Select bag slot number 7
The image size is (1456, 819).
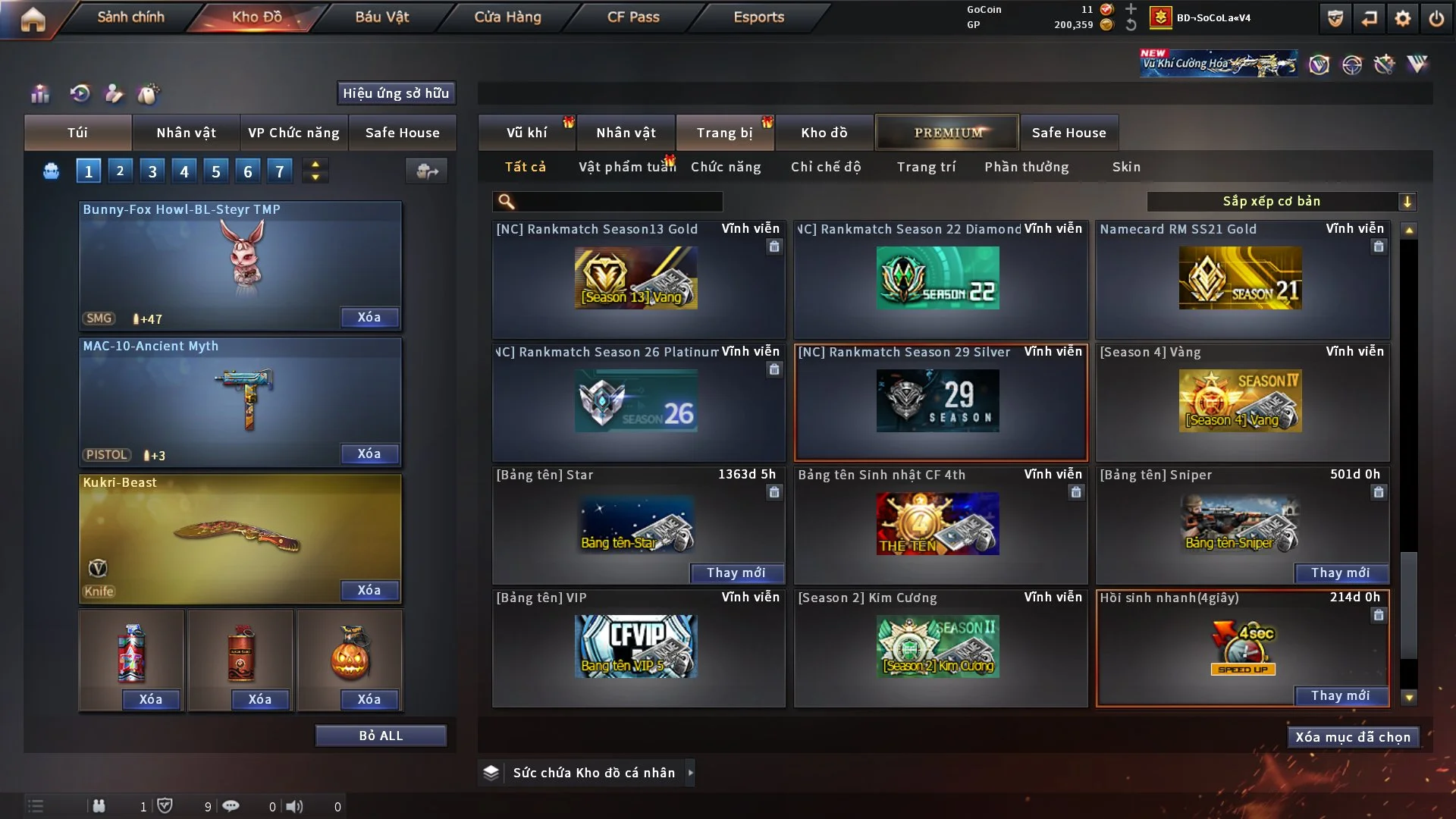click(x=279, y=171)
